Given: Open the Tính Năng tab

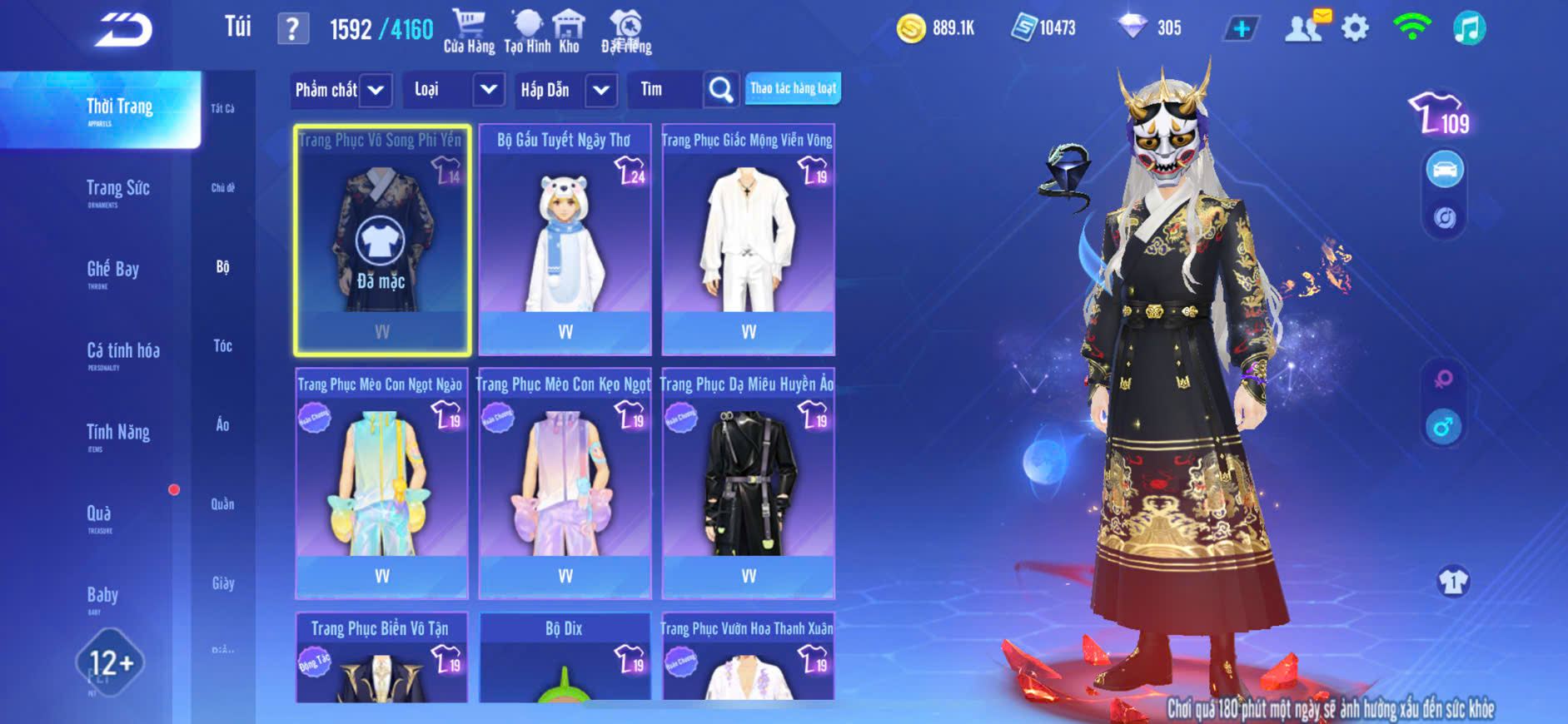Looking at the screenshot, I should click(x=118, y=433).
